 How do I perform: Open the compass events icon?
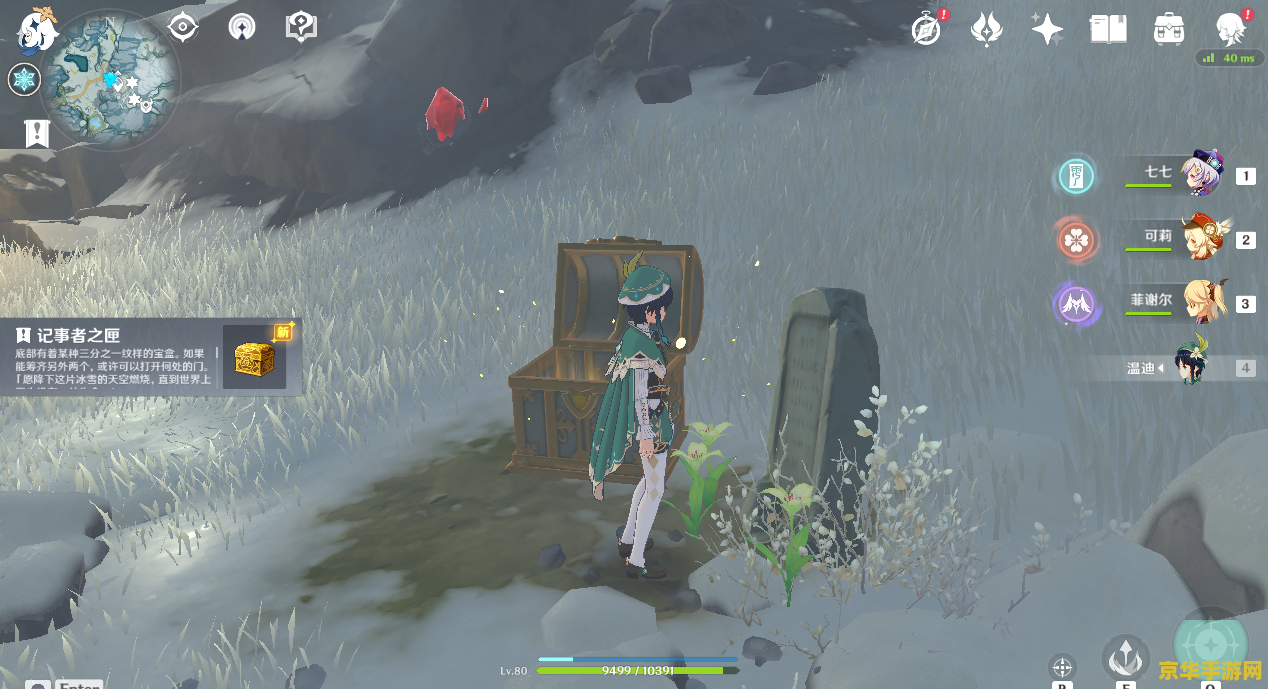[x=927, y=30]
